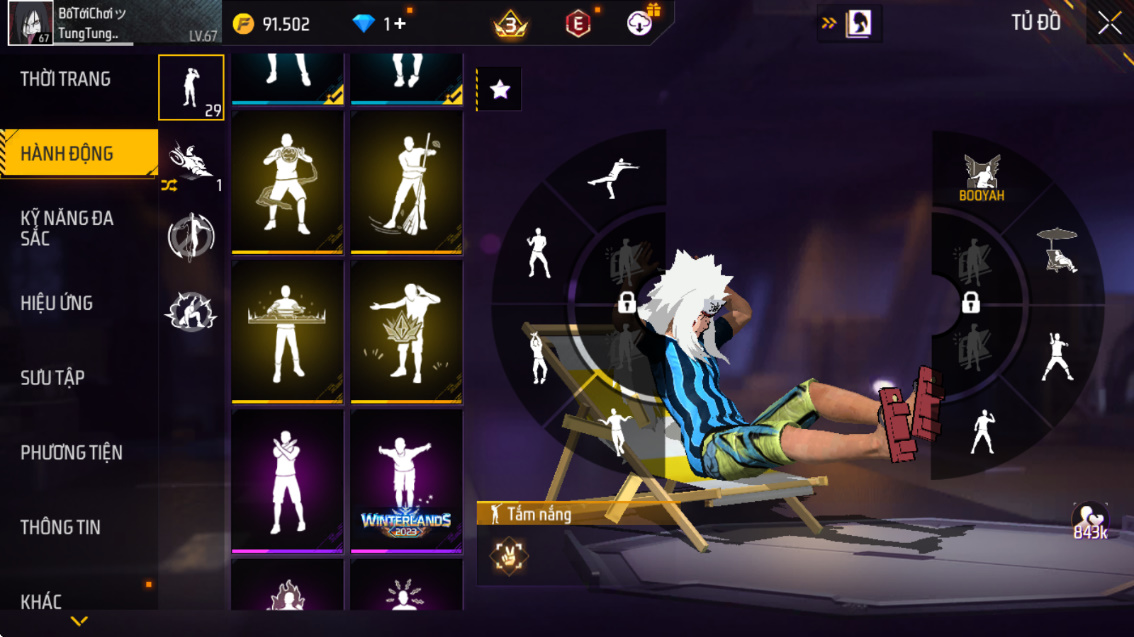Viewport: 1134px width, 637px height.
Task: Select the BOOYAH emote wheel slot
Action: click(981, 179)
